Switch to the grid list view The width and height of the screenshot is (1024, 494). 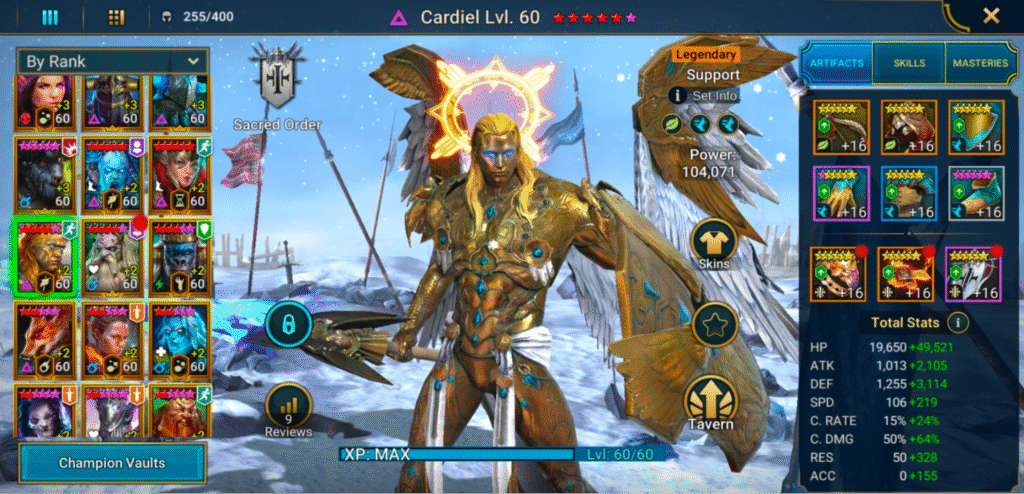pos(116,17)
